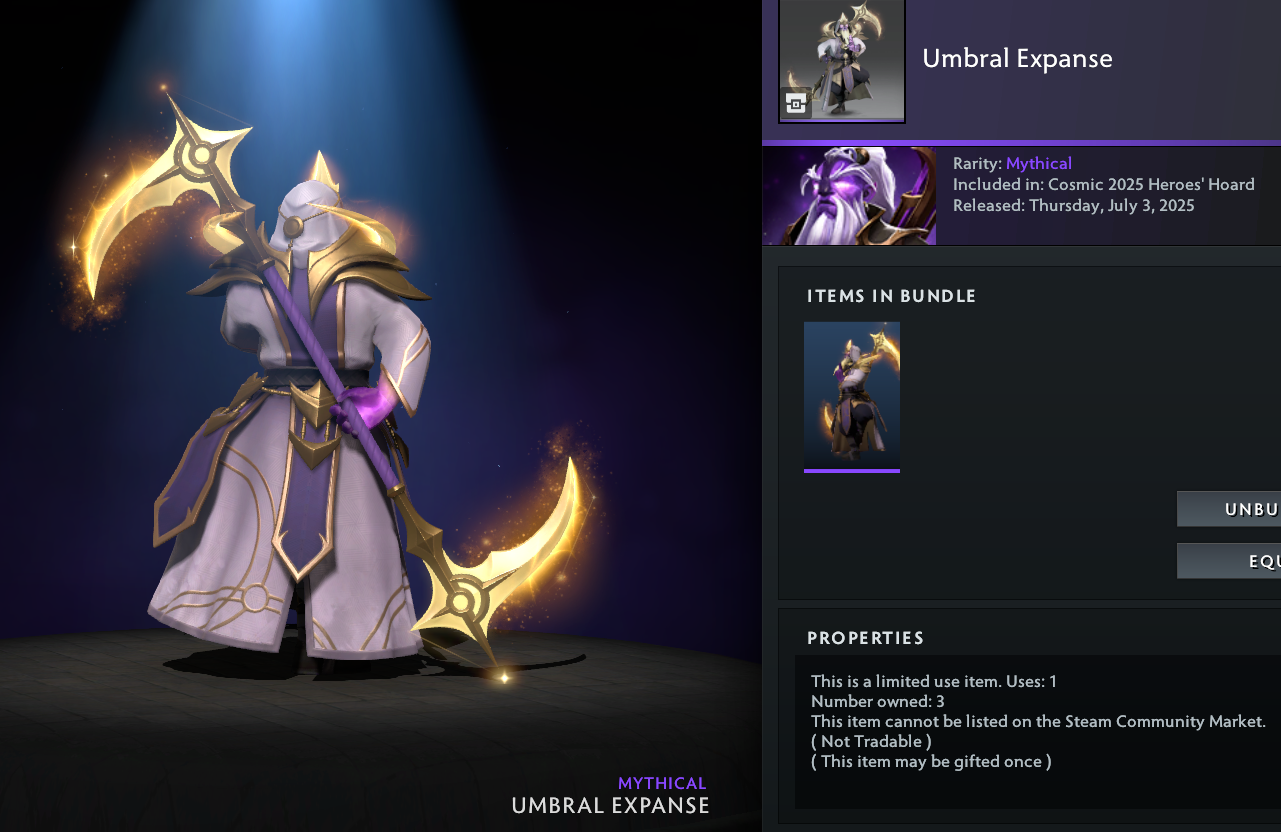Unbundle the Umbral Expanse set
This screenshot has width=1281, height=832.
click(x=1229, y=509)
